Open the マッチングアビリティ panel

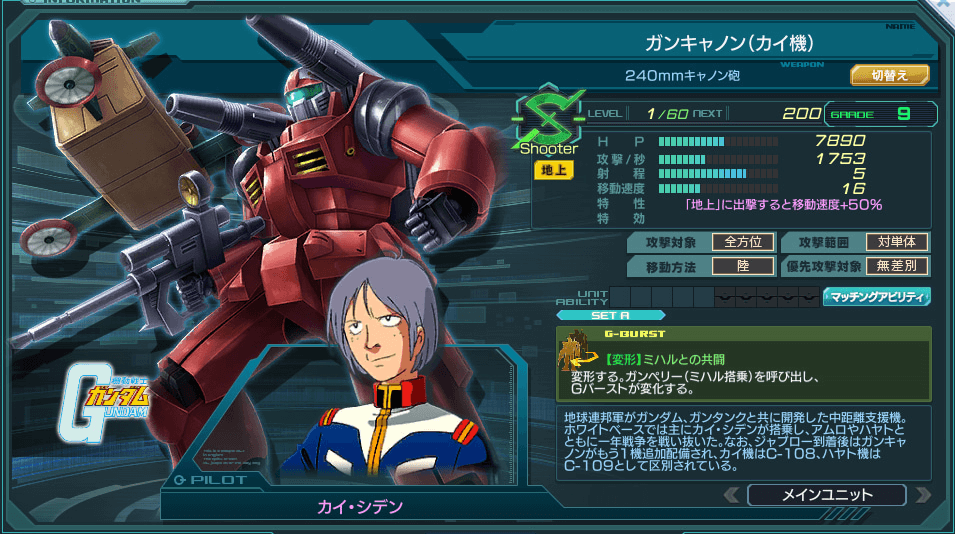tap(876, 296)
